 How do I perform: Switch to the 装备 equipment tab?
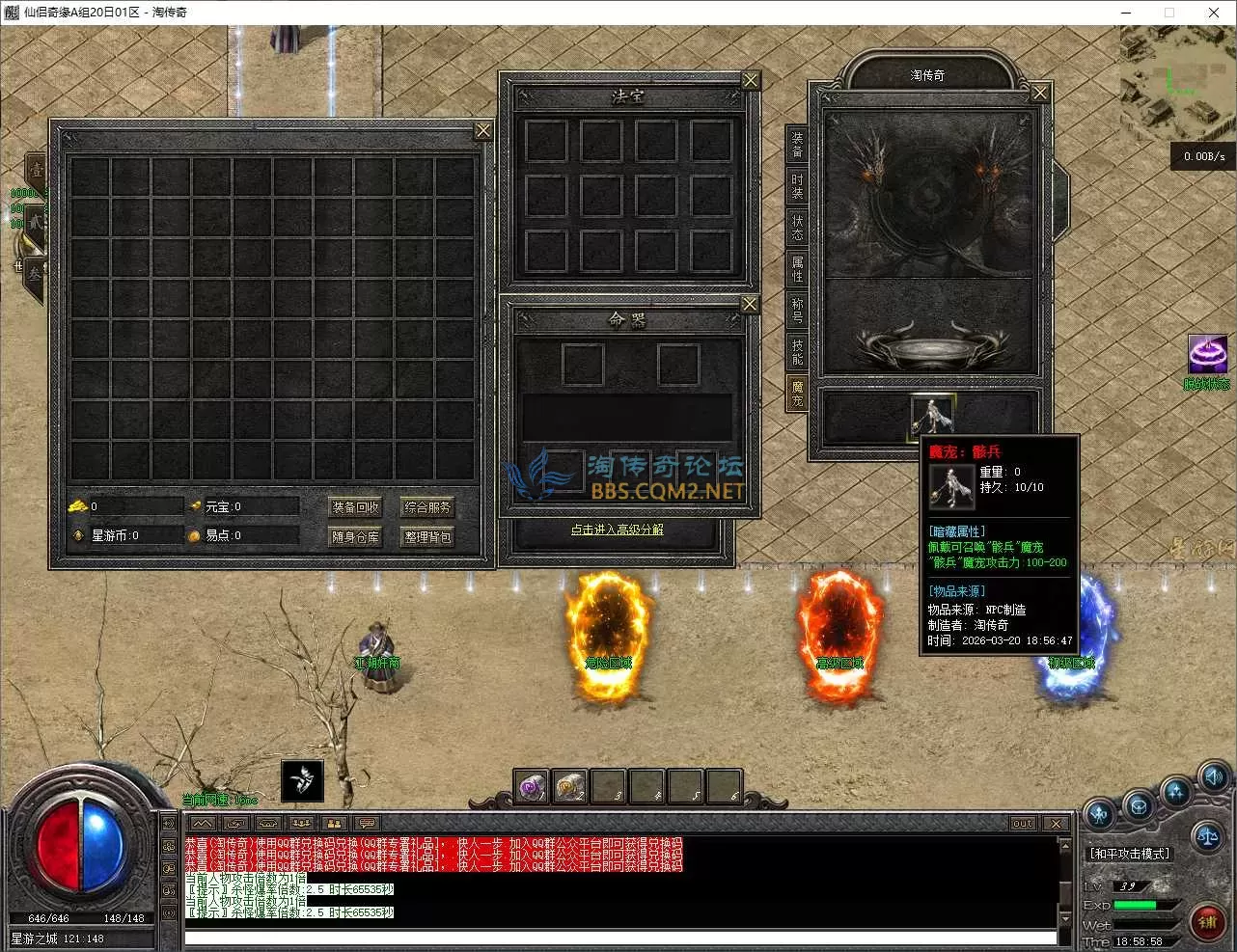click(x=797, y=146)
